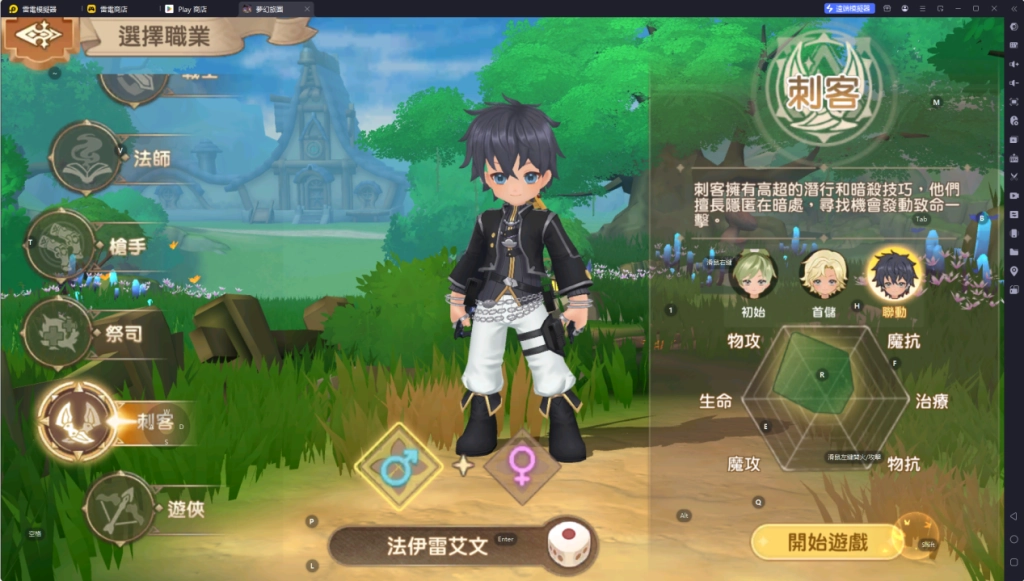Switch to the female gender symbol
1024x581 pixels.
click(521, 465)
